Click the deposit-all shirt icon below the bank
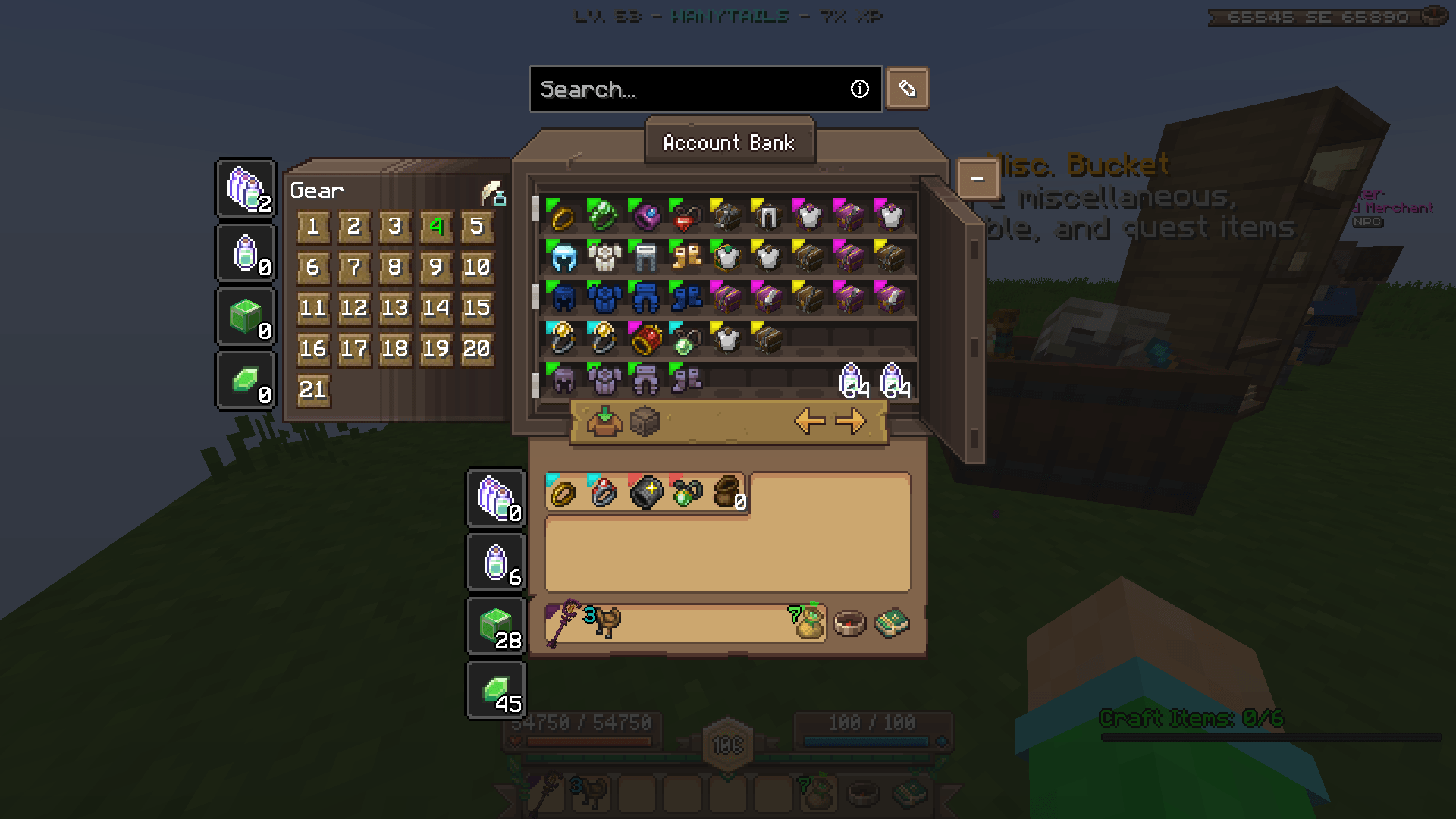Image resolution: width=1456 pixels, height=819 pixels. click(604, 421)
